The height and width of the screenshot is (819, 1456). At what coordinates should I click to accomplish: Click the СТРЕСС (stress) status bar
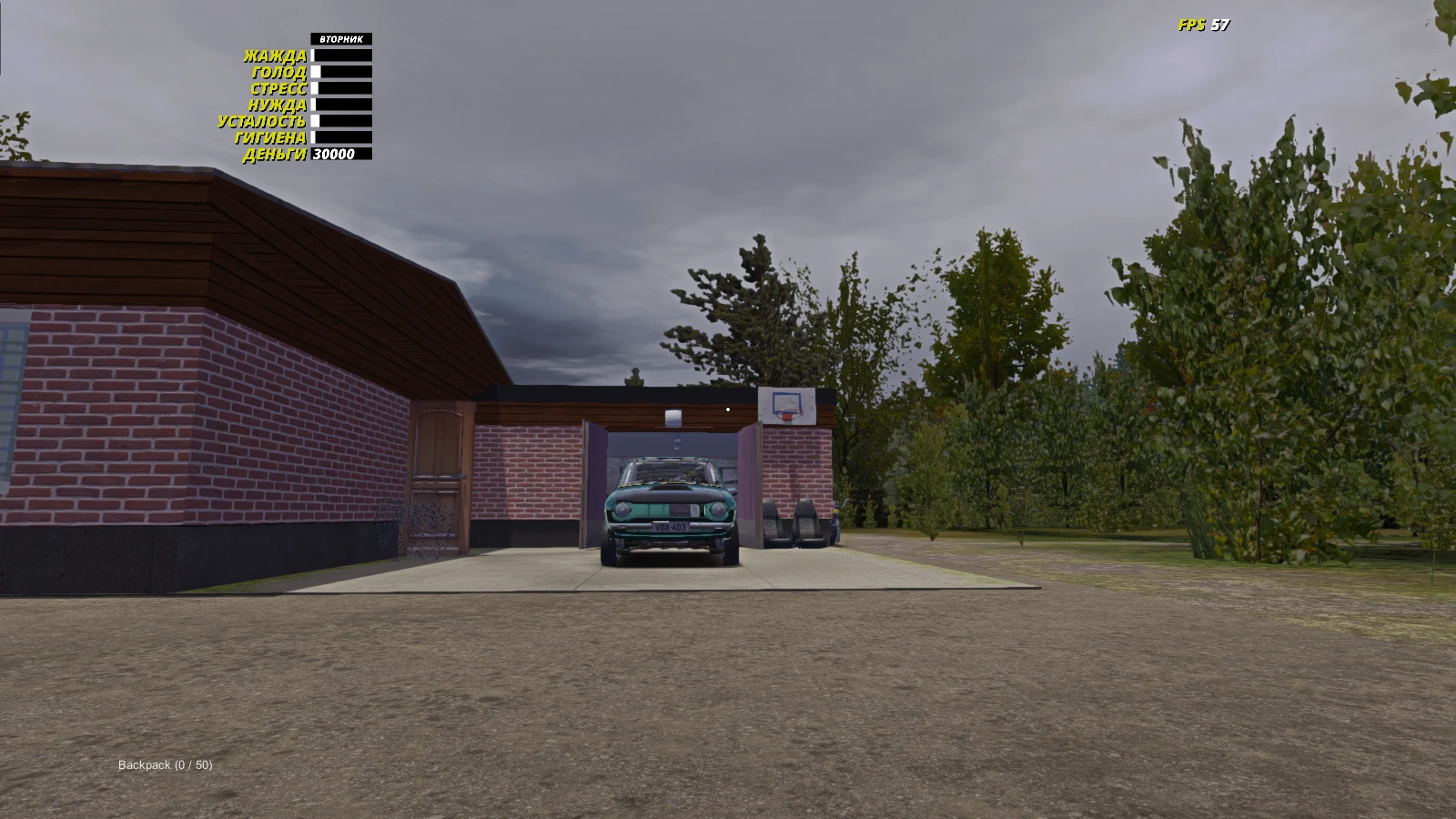click(x=341, y=86)
